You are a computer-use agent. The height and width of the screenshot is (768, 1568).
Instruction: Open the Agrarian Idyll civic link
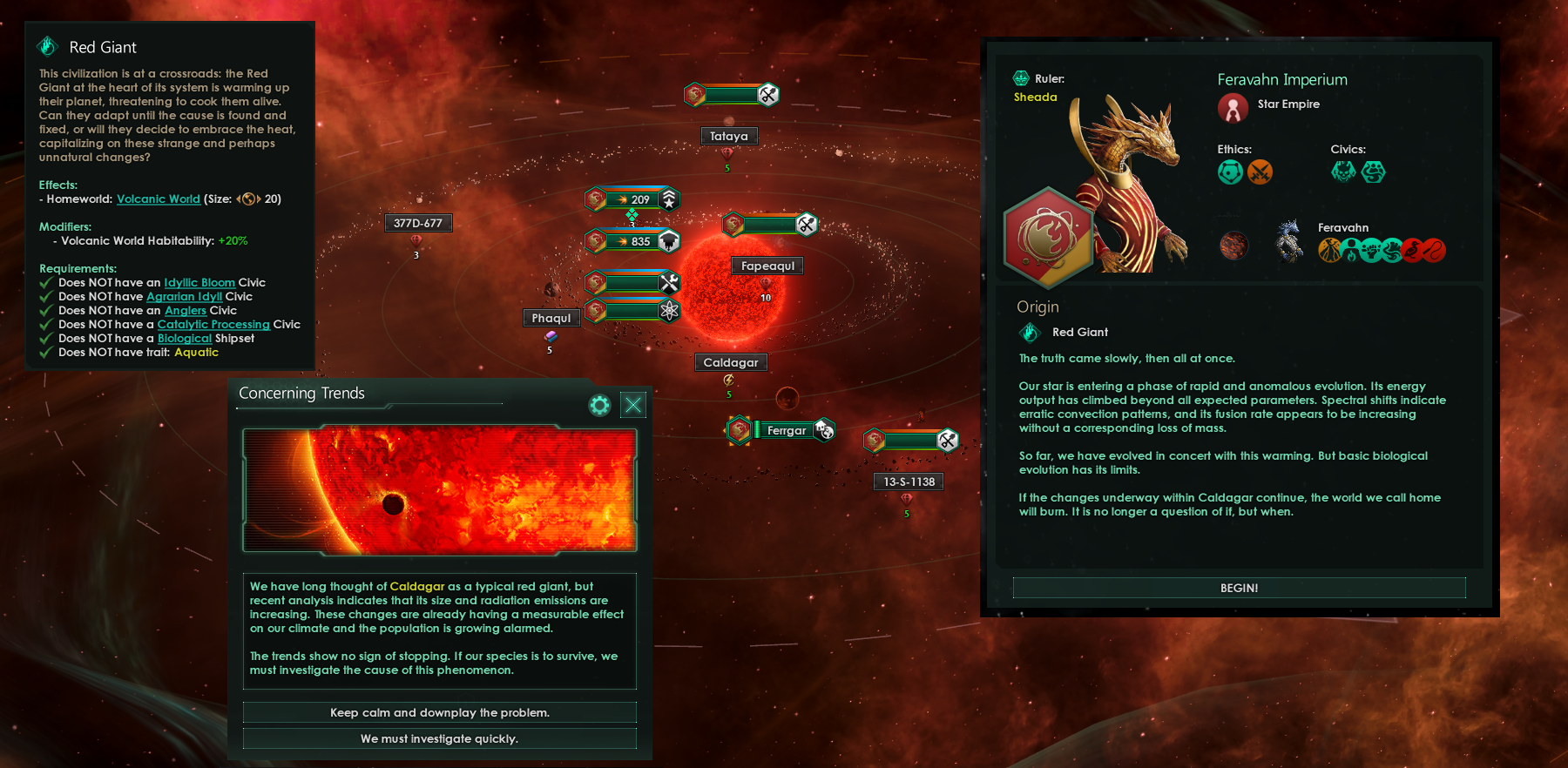tap(184, 297)
